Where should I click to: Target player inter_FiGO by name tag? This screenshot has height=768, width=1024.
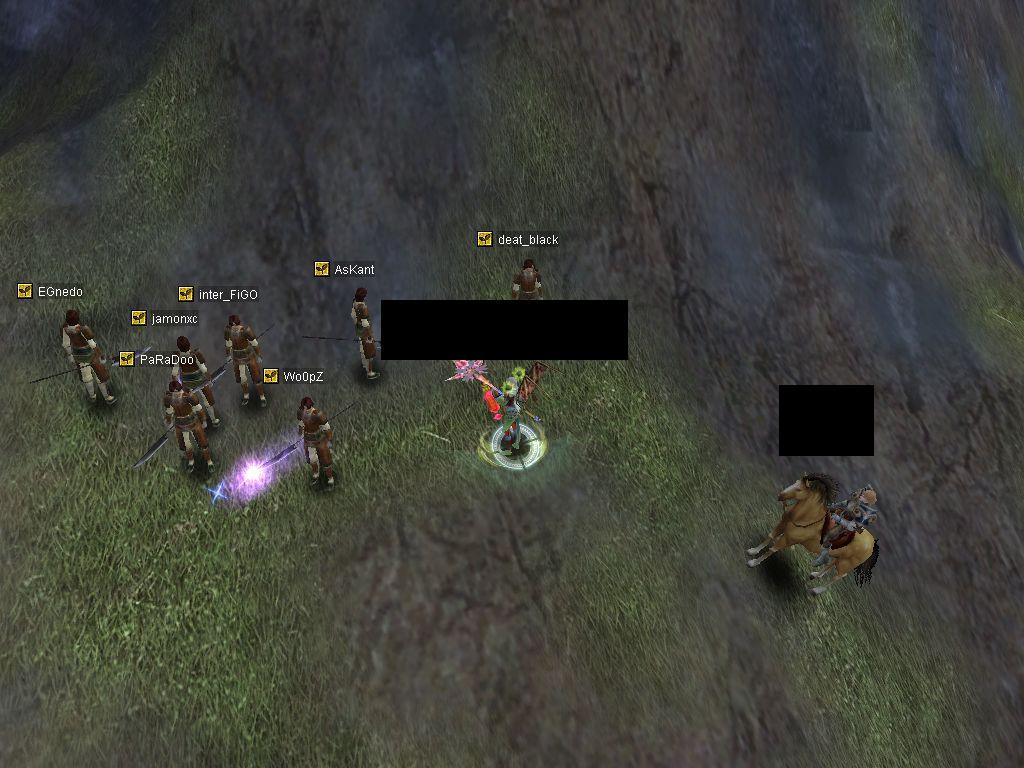[227, 295]
